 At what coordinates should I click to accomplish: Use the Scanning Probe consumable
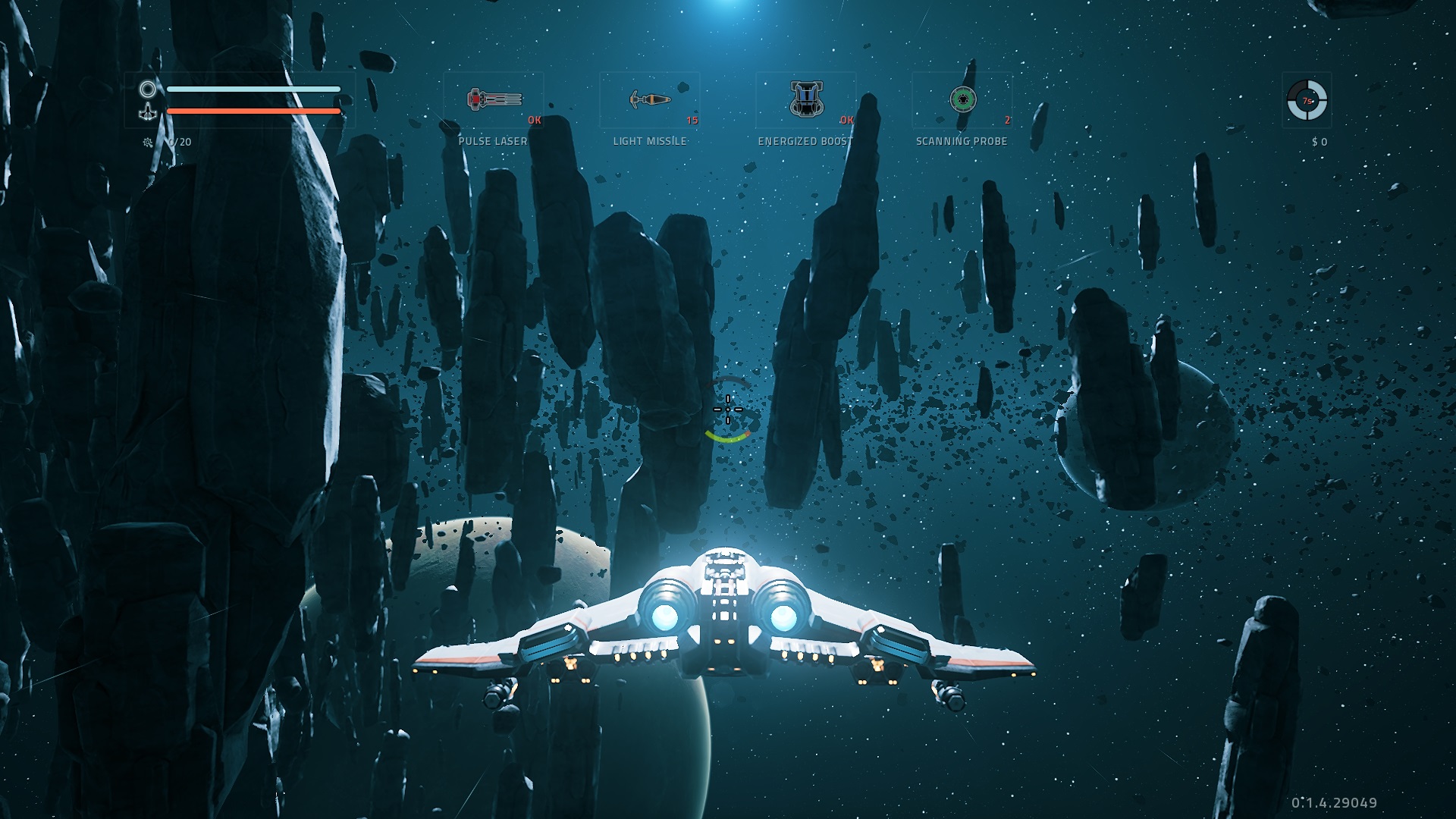[x=962, y=100]
